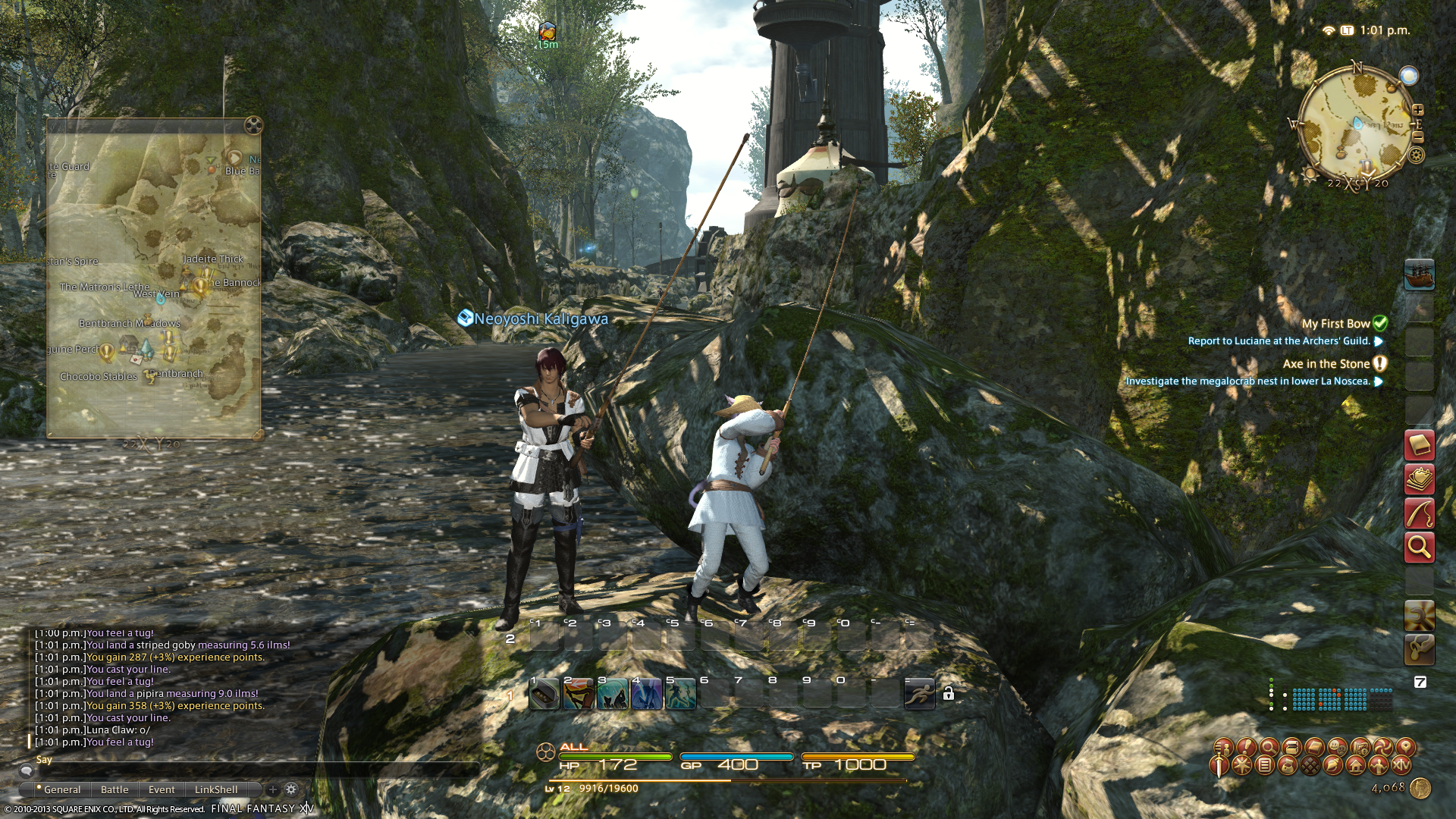1456x819 pixels.
Task: Switch to the Battle chat tab
Action: (115, 789)
